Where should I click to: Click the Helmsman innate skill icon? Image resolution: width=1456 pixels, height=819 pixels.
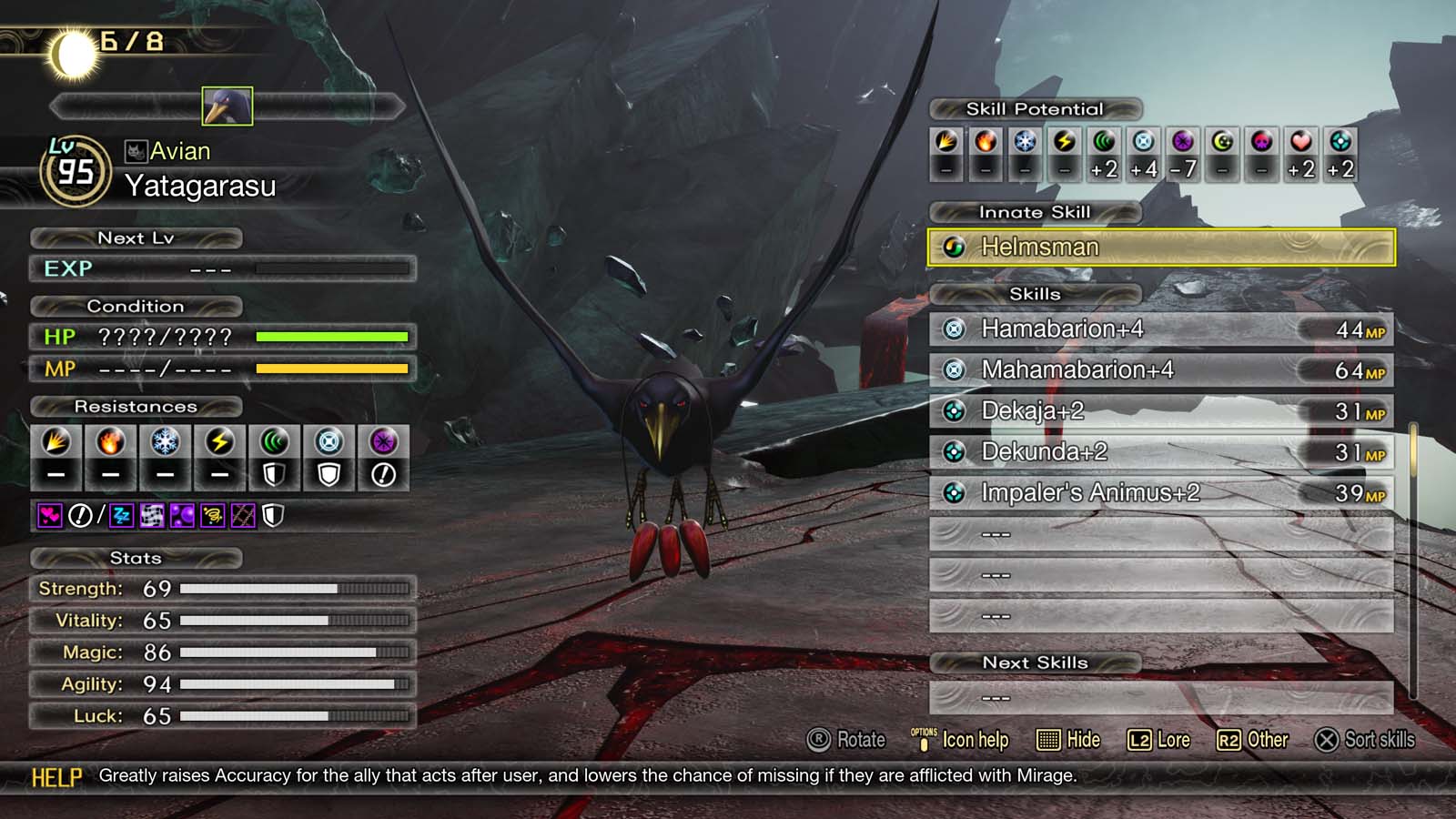pos(954,247)
